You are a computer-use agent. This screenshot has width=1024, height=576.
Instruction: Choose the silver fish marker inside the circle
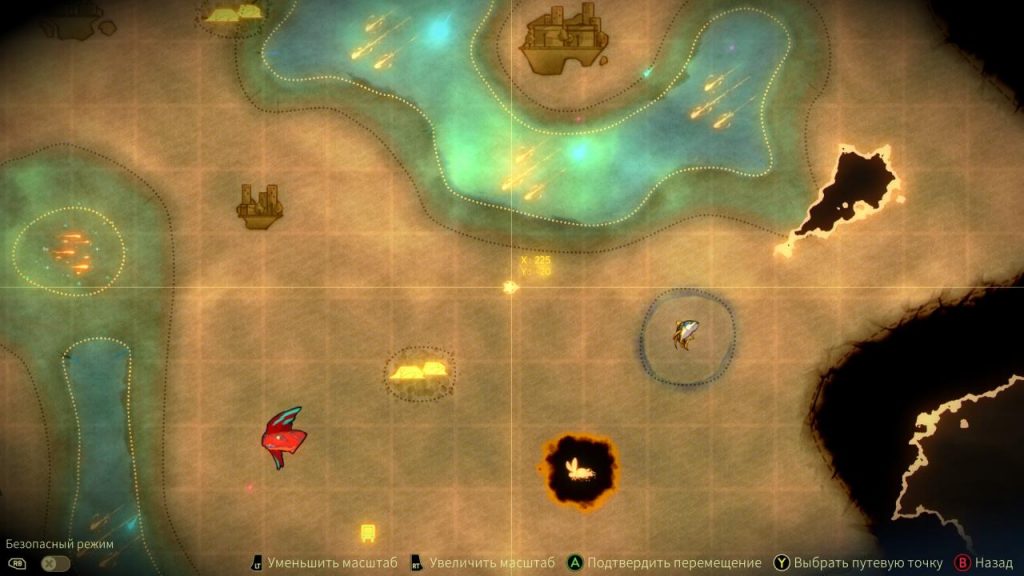pos(686,334)
